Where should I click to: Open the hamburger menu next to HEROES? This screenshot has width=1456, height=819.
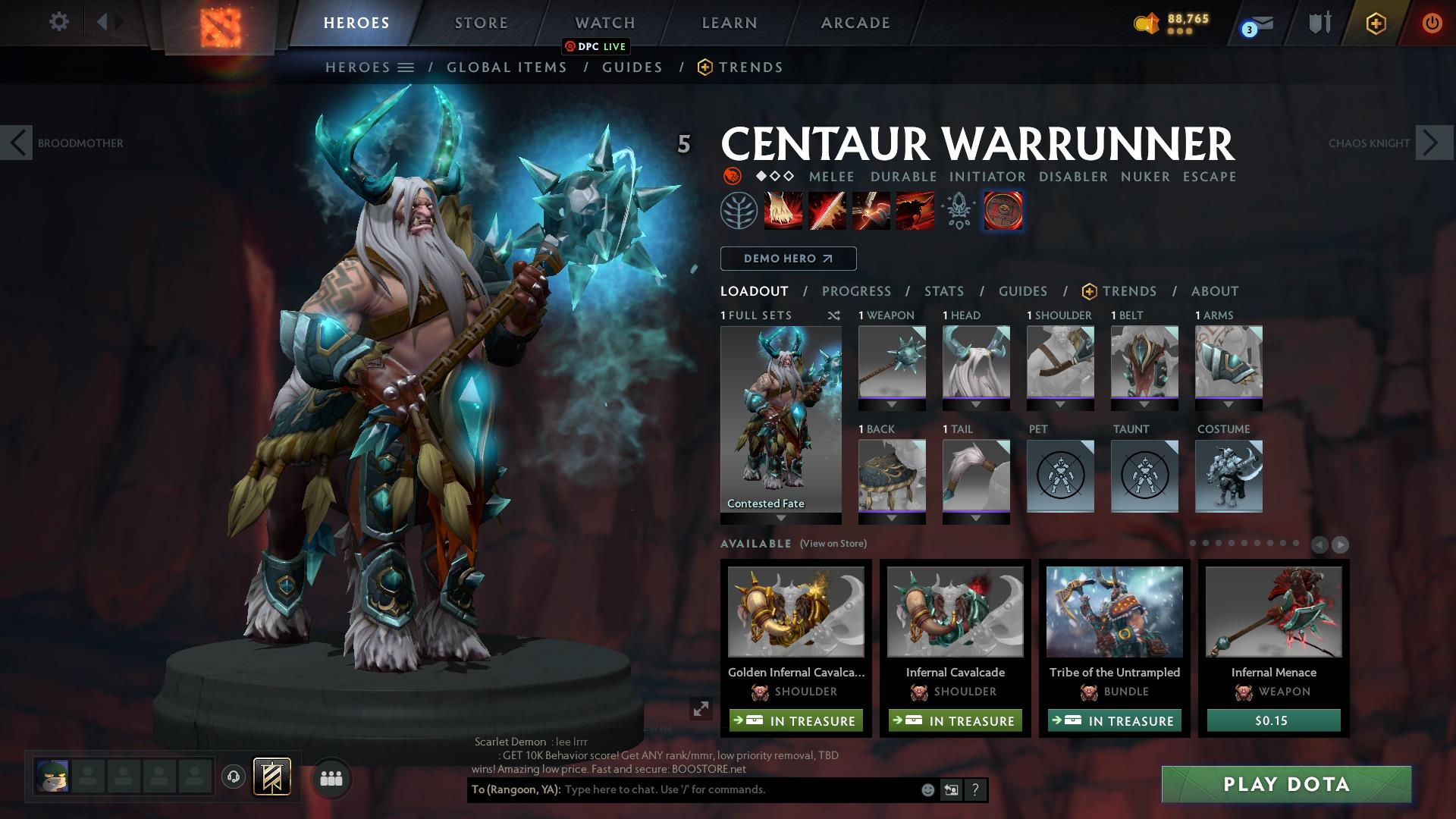tap(405, 67)
